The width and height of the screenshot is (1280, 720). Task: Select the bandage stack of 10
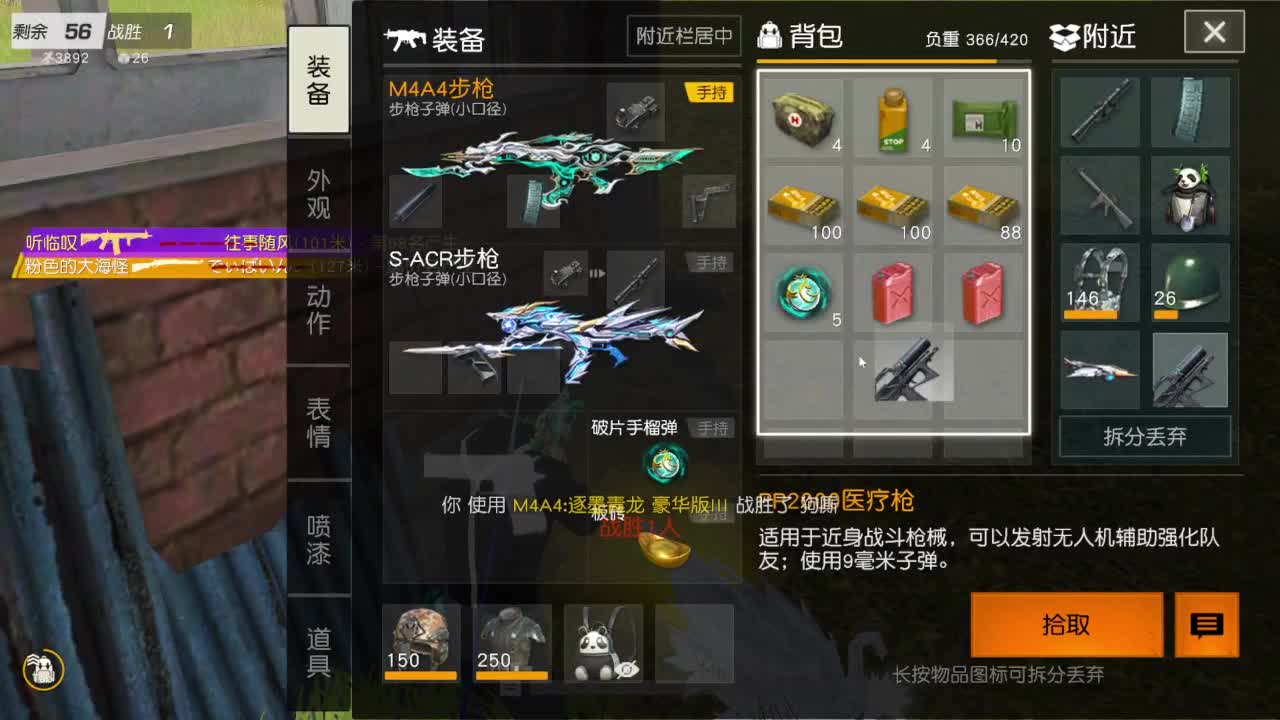pos(983,115)
